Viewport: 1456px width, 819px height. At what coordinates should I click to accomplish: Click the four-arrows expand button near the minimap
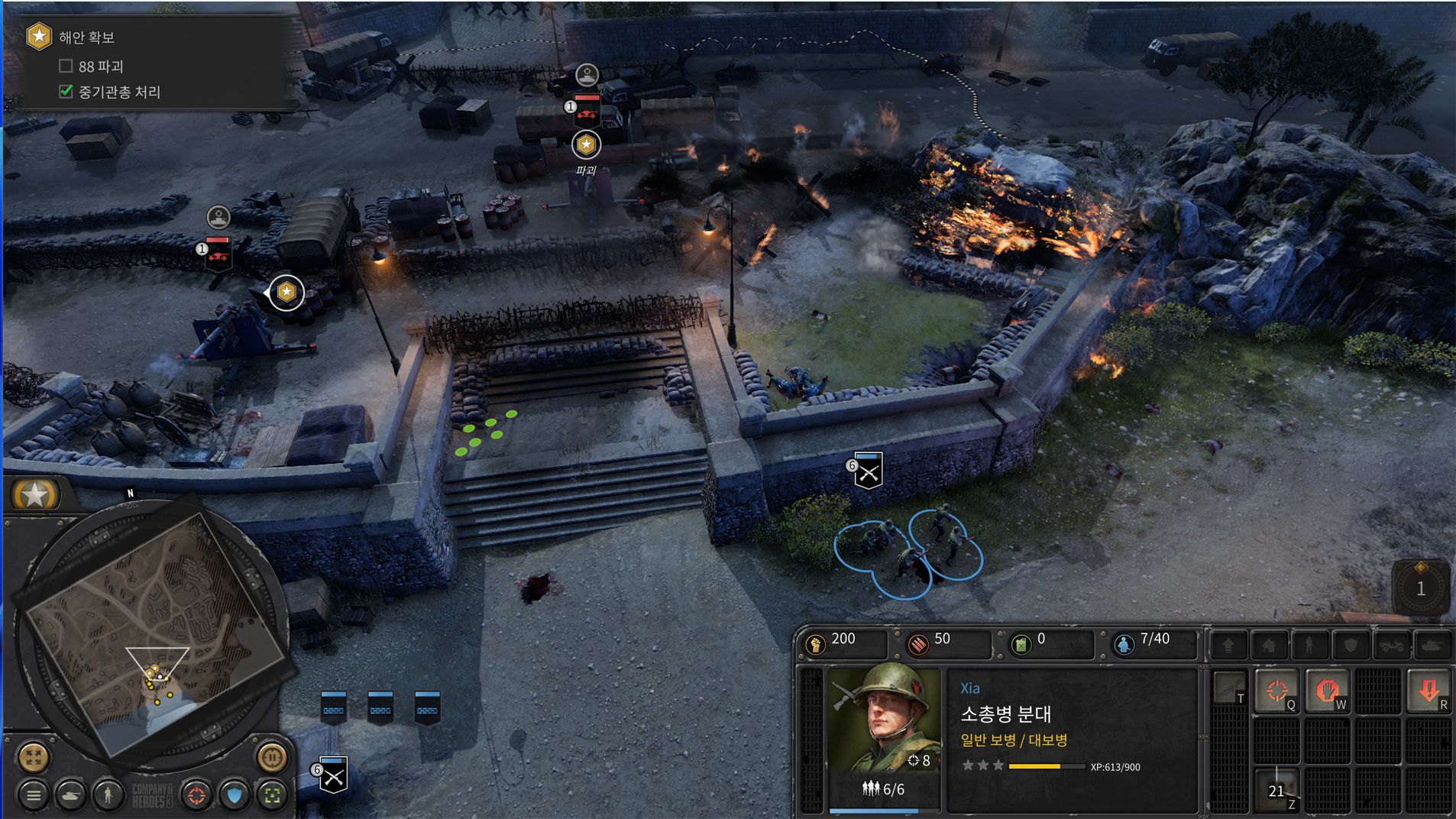(x=33, y=757)
